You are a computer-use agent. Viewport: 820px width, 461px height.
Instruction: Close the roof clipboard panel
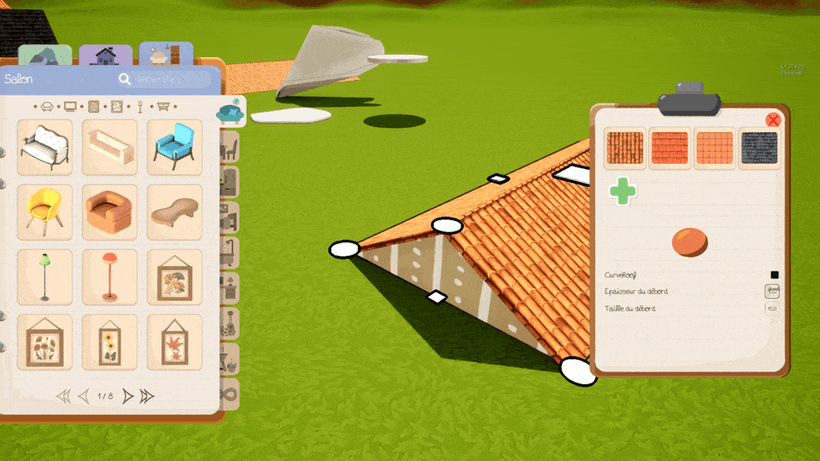(772, 120)
